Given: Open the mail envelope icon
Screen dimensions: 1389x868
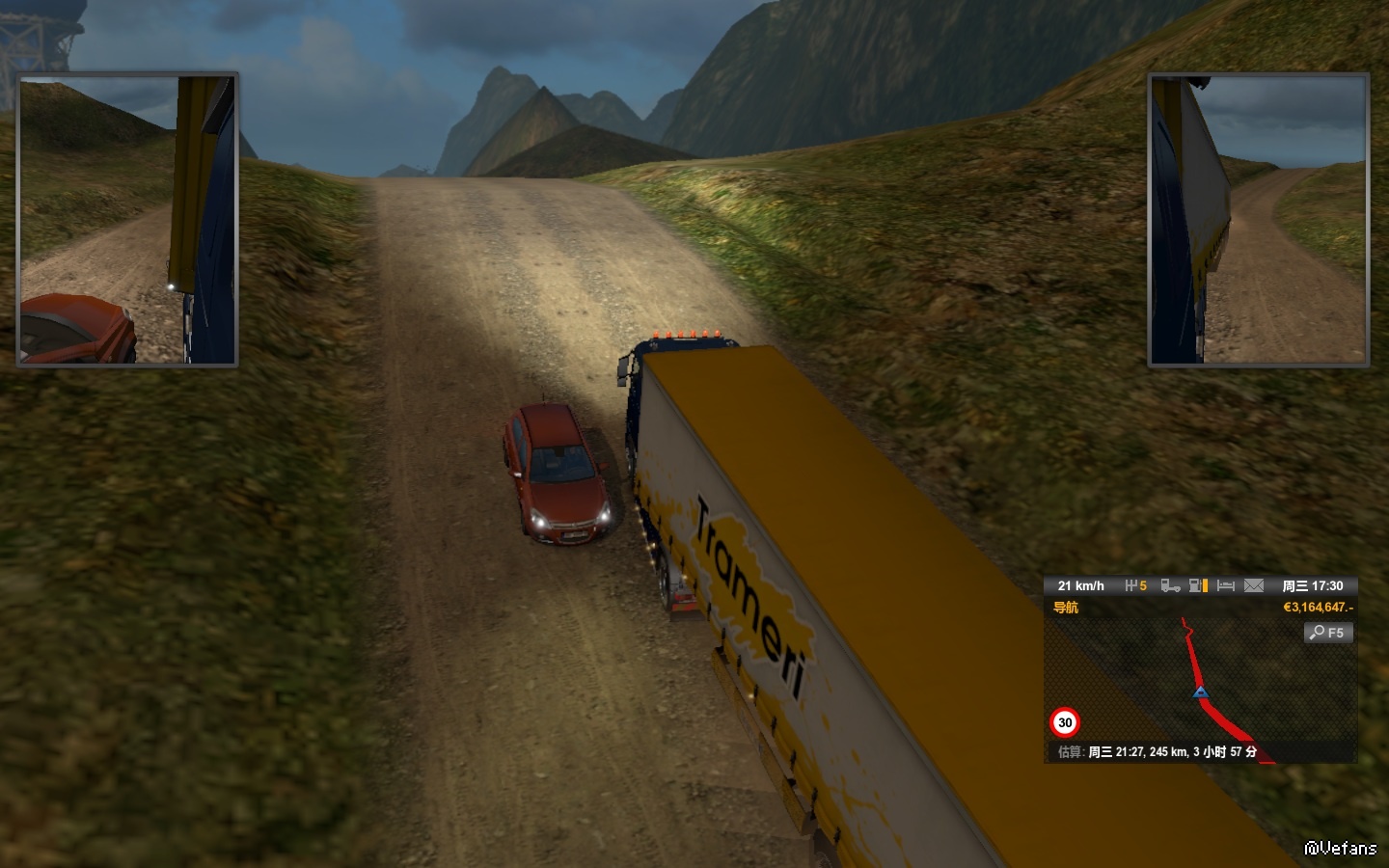Looking at the screenshot, I should (1253, 585).
